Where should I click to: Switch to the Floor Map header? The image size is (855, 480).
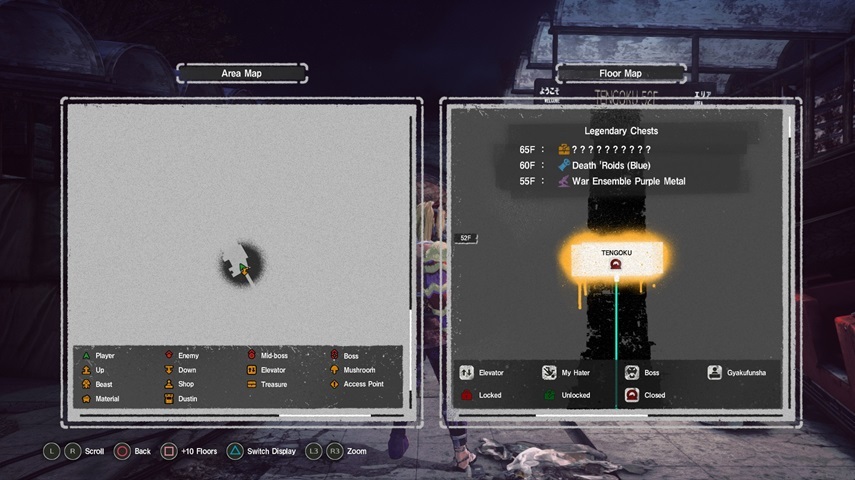(619, 73)
